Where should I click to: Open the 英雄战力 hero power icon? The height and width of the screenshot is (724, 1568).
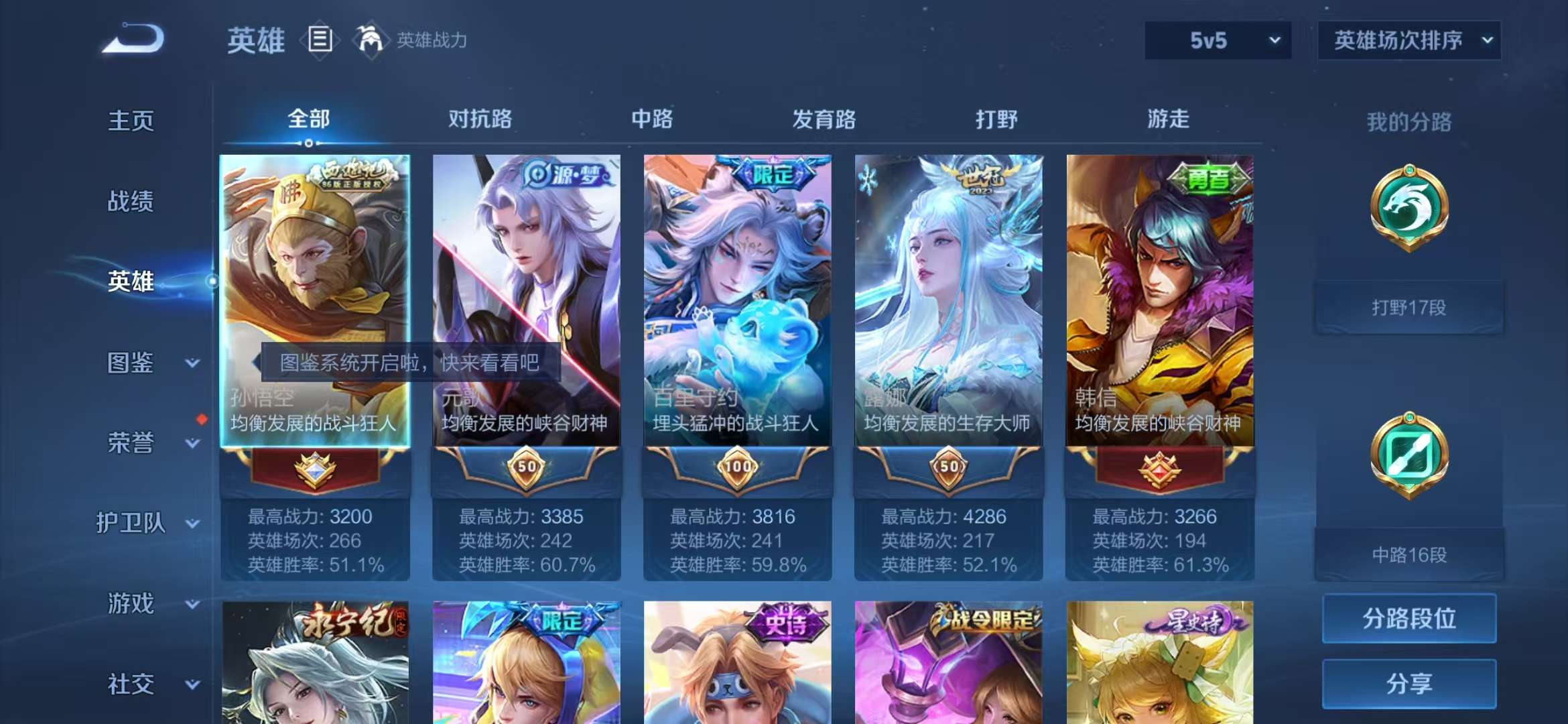[x=373, y=39]
